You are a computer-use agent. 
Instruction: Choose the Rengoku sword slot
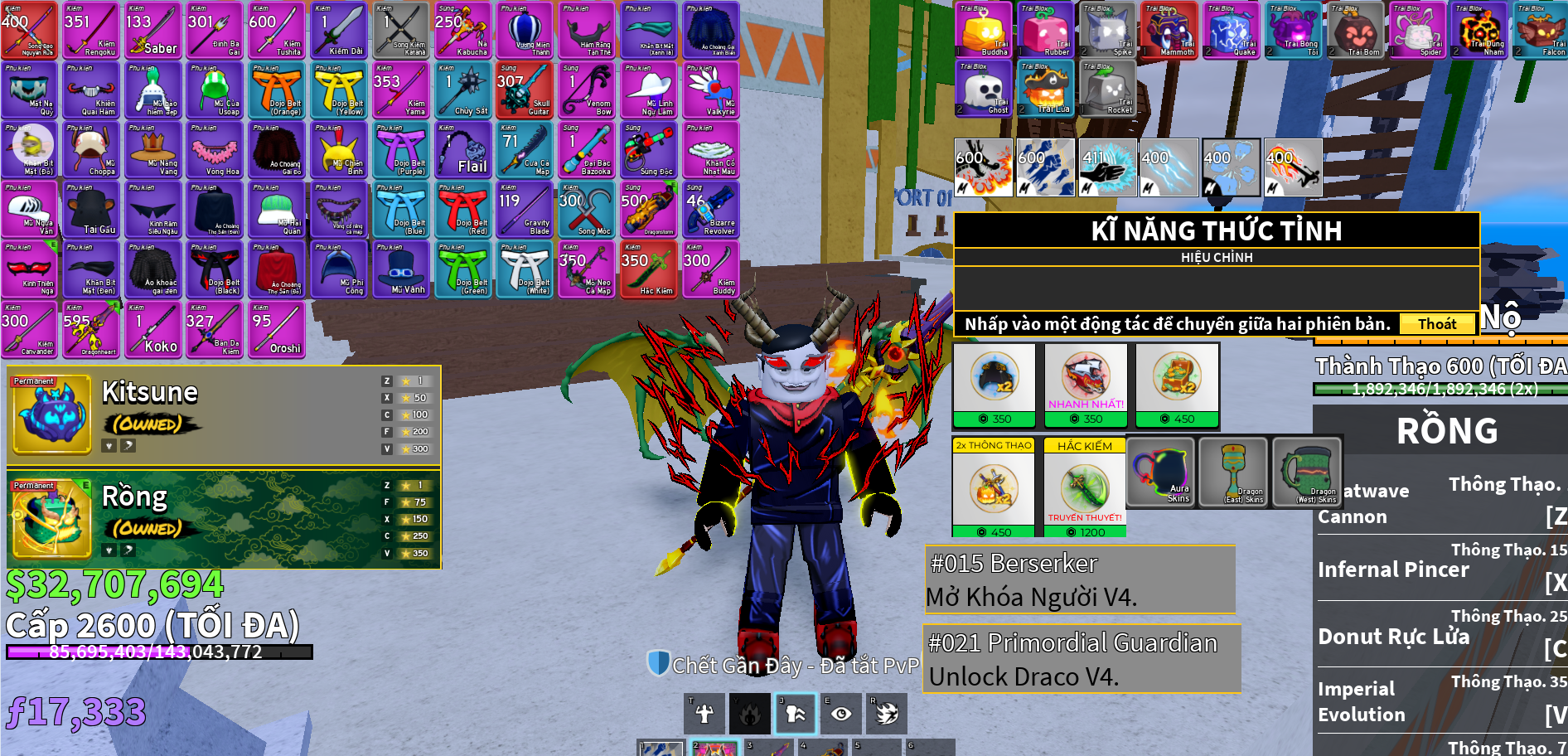(91, 31)
